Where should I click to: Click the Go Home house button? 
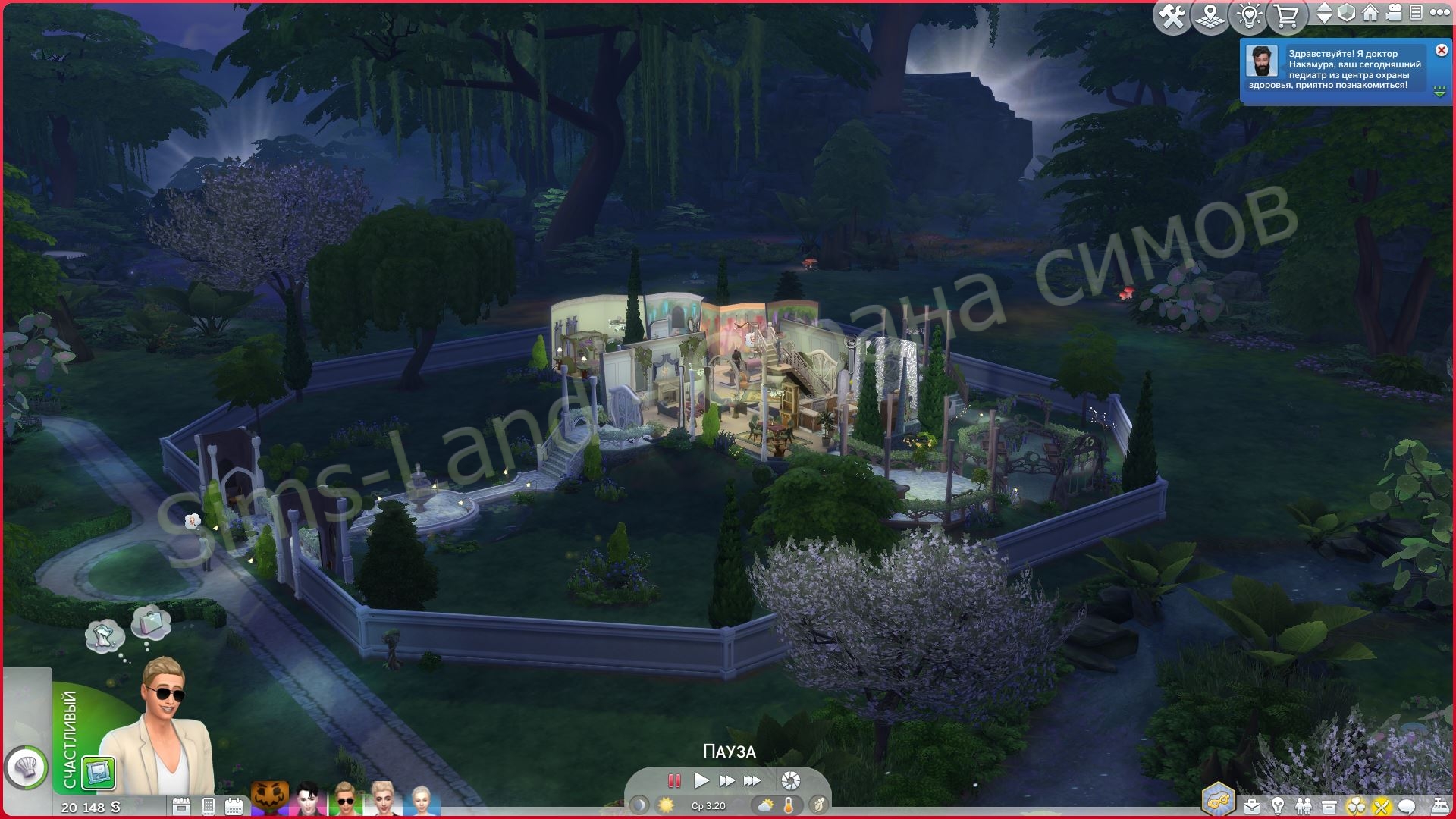(x=1370, y=14)
